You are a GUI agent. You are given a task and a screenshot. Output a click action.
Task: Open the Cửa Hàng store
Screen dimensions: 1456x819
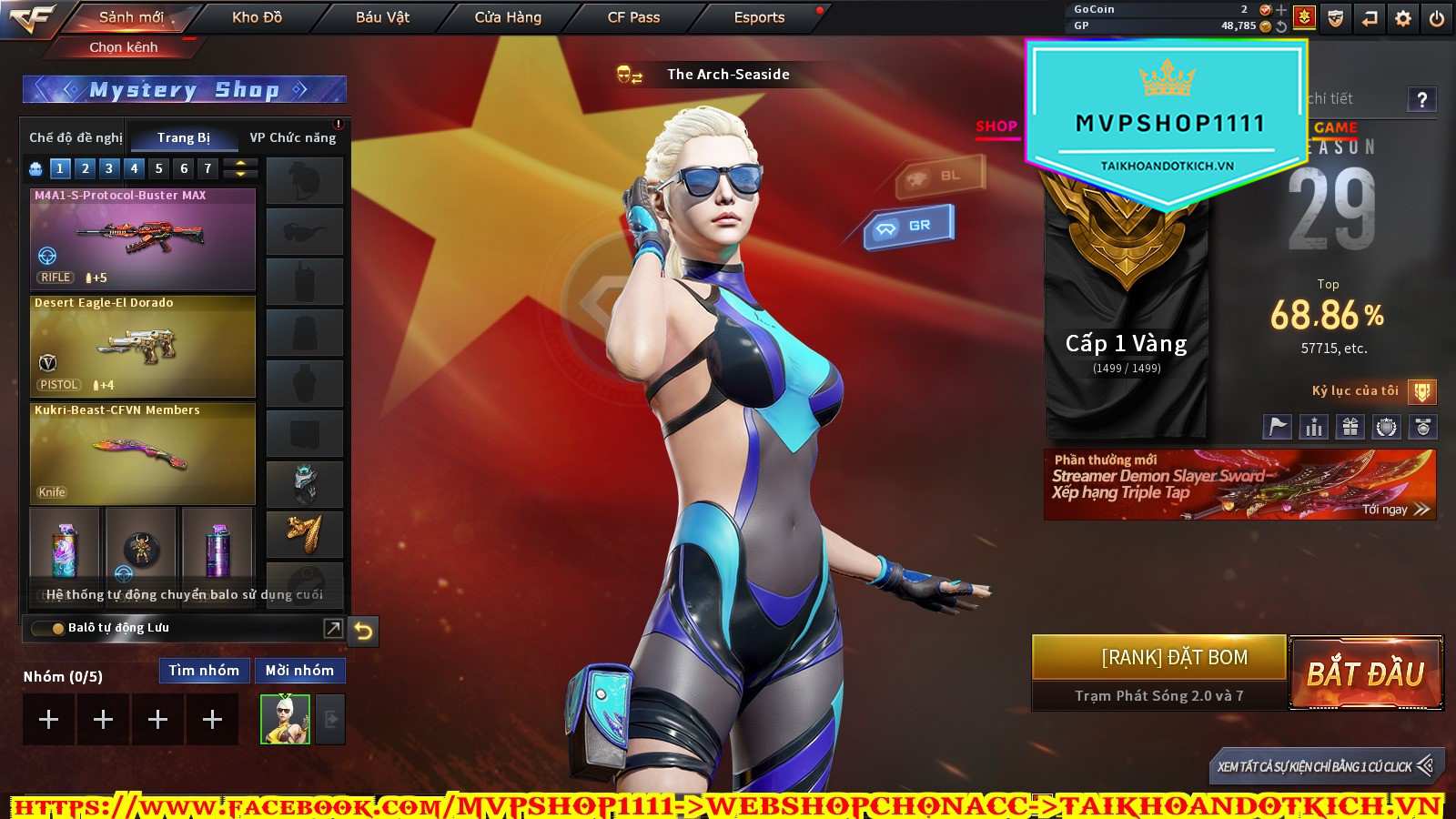[508, 17]
